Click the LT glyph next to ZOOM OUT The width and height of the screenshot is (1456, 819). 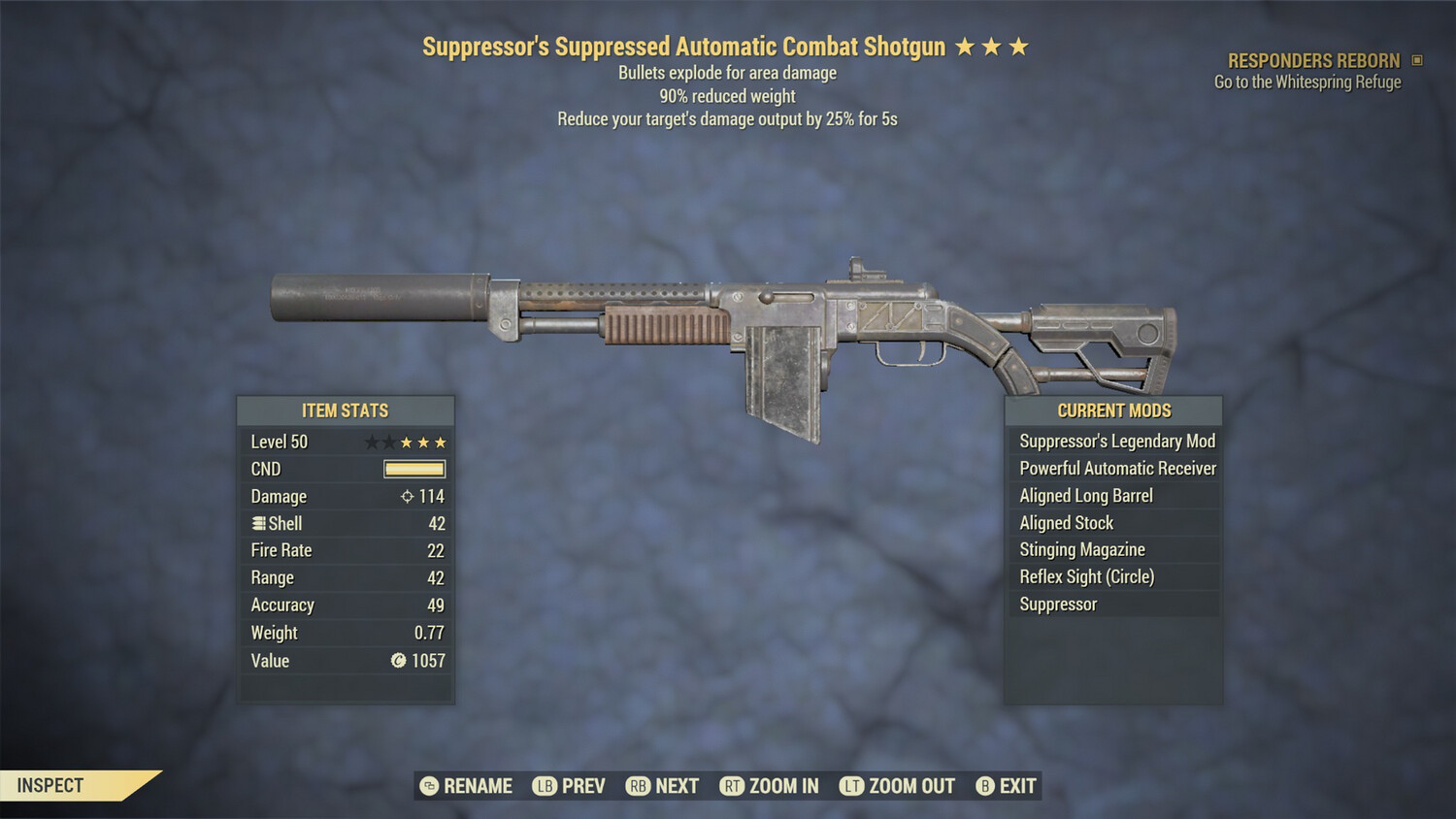tap(853, 786)
